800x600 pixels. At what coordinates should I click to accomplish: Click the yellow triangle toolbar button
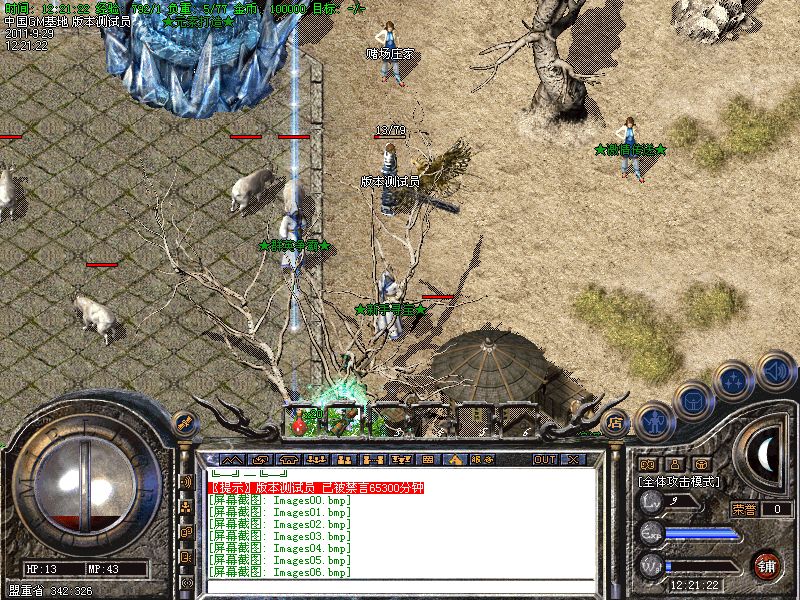point(455,460)
